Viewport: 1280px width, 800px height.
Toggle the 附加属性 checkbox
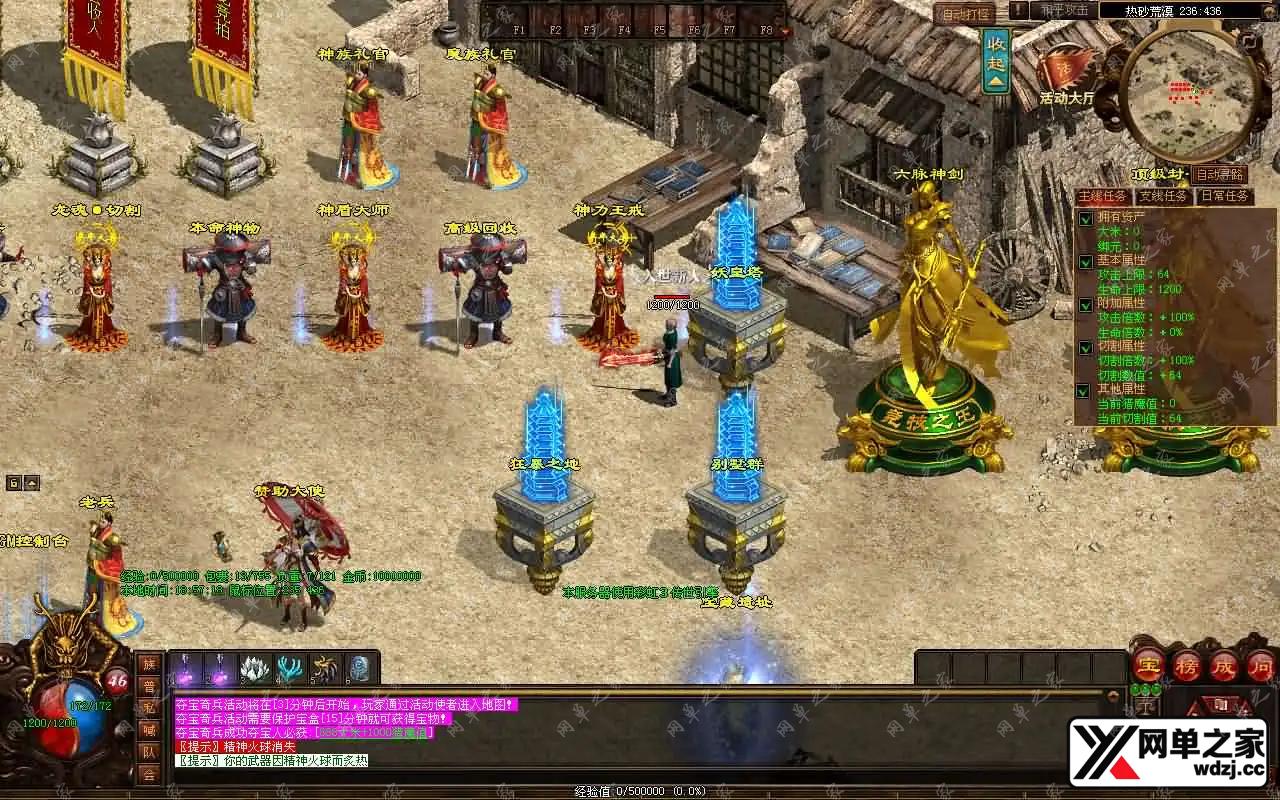[x=1085, y=304]
